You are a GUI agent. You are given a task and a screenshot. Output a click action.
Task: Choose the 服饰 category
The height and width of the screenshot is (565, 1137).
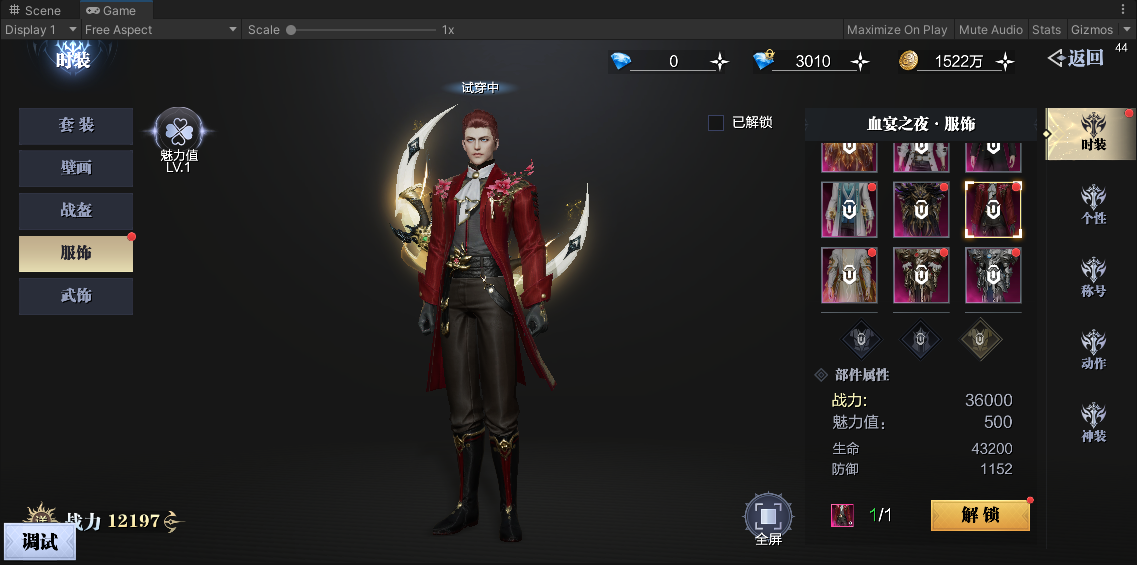(x=76, y=253)
